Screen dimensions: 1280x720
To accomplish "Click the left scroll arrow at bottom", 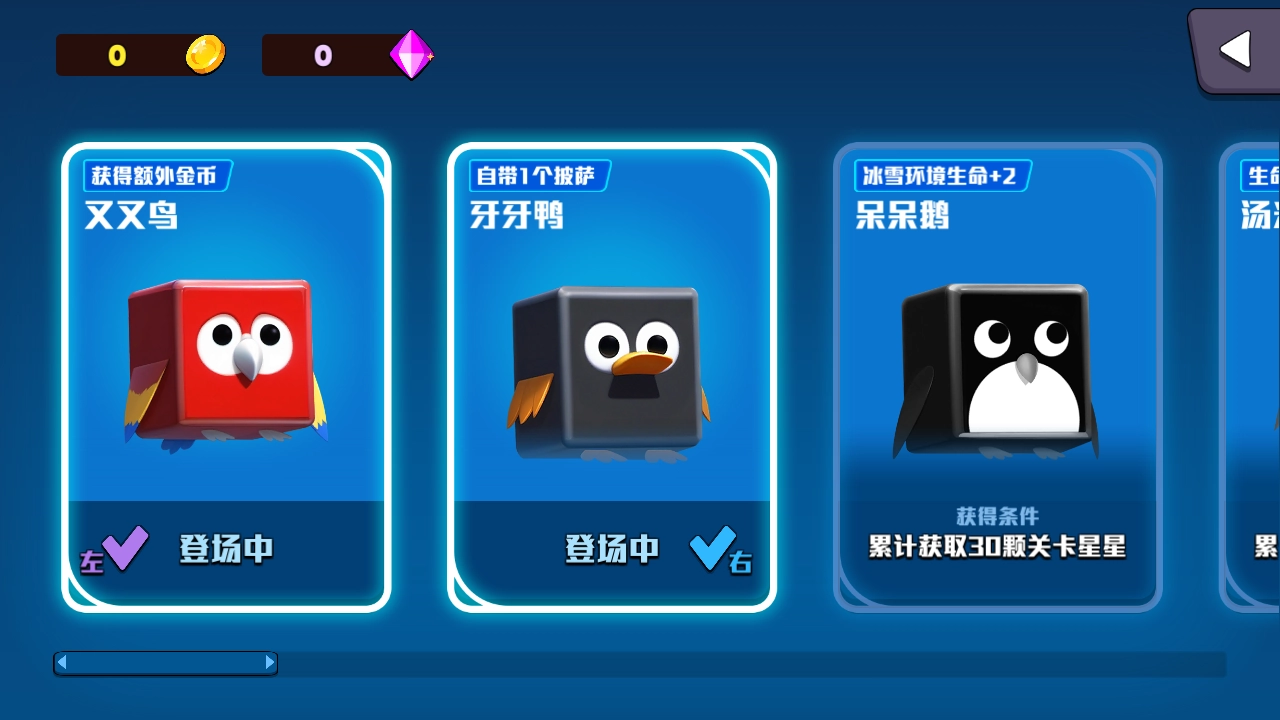I will [63, 662].
